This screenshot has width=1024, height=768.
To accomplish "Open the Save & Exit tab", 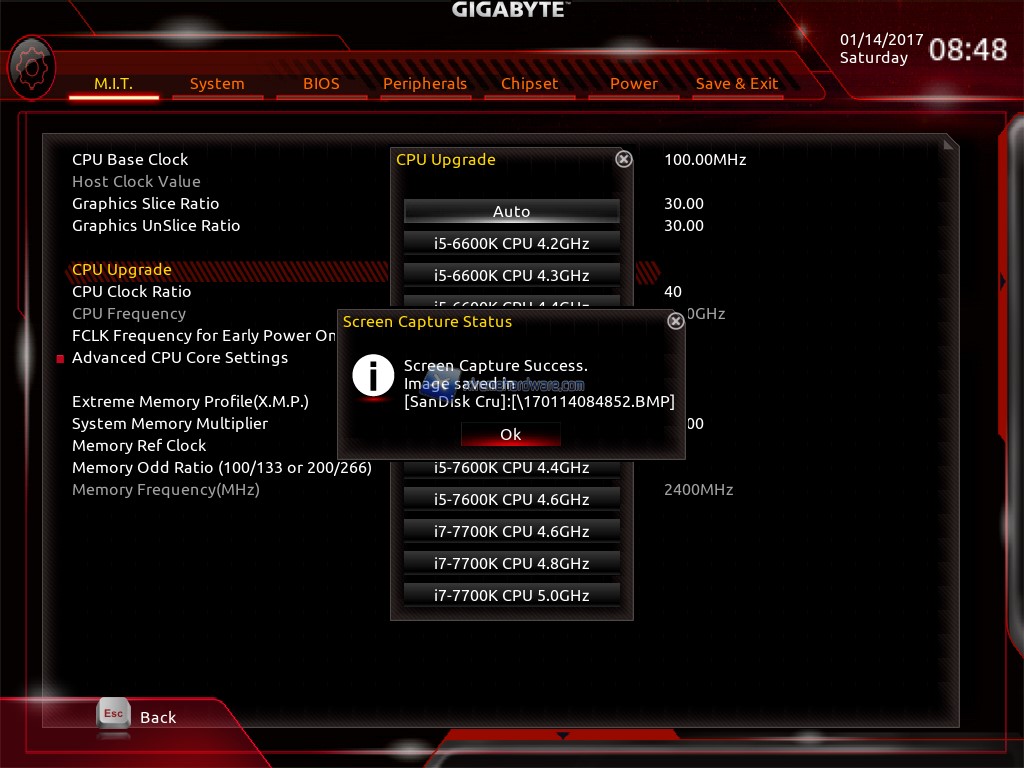I will [x=737, y=84].
